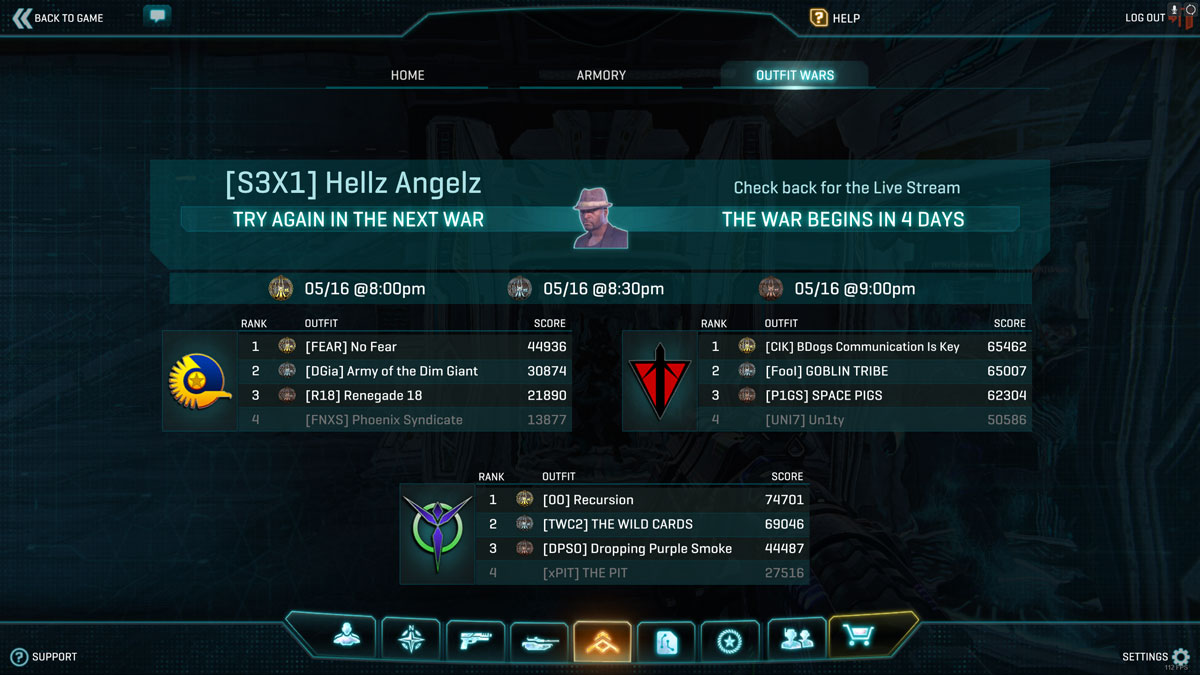1200x675 pixels.
Task: Select the Outfit Wars tab
Action: 795,75
